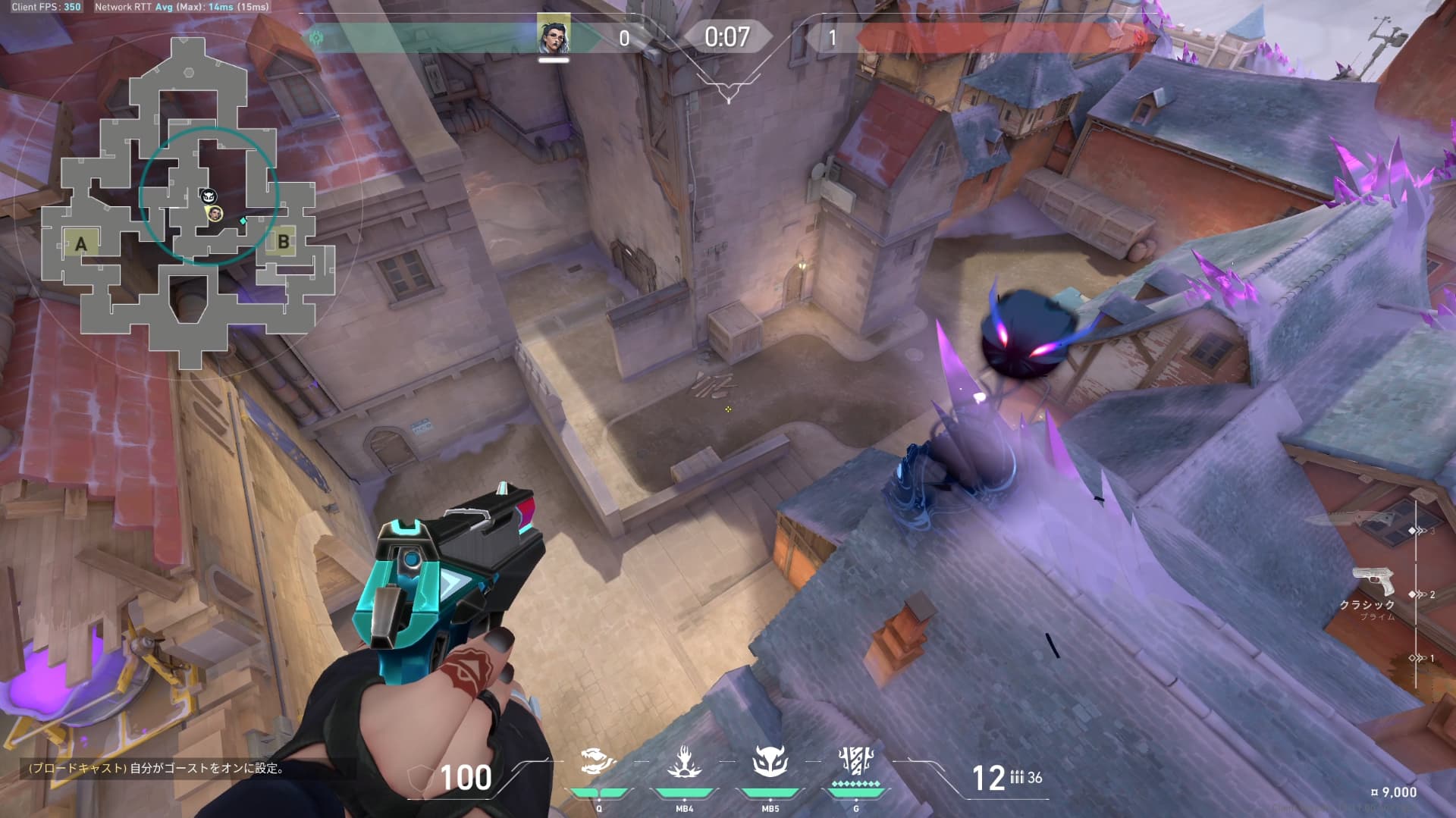Select the Classic pistol weapon slot
1456x818 pixels.
coord(1373,582)
